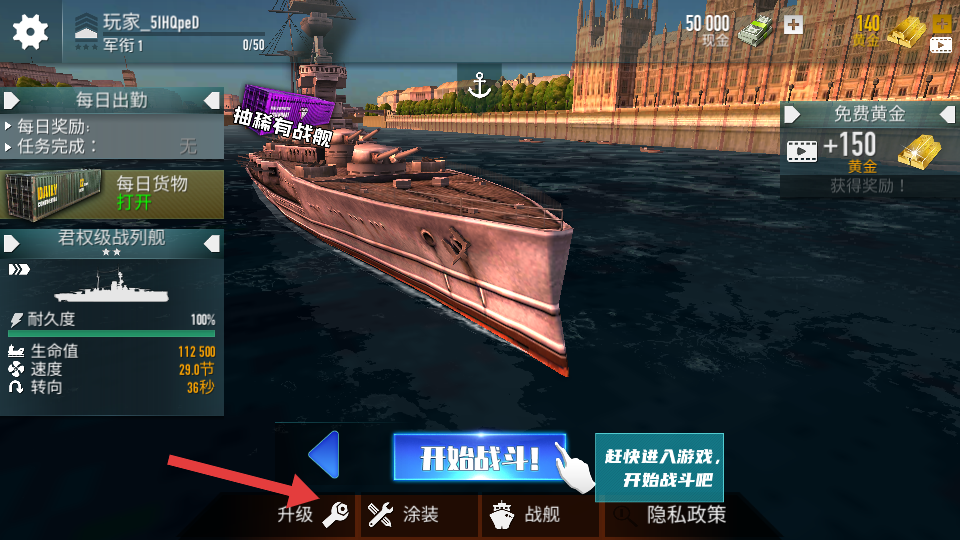This screenshot has height=540, width=960.
Task: Collapse the 每日出勤 daily attendance panel
Action: coord(212,100)
